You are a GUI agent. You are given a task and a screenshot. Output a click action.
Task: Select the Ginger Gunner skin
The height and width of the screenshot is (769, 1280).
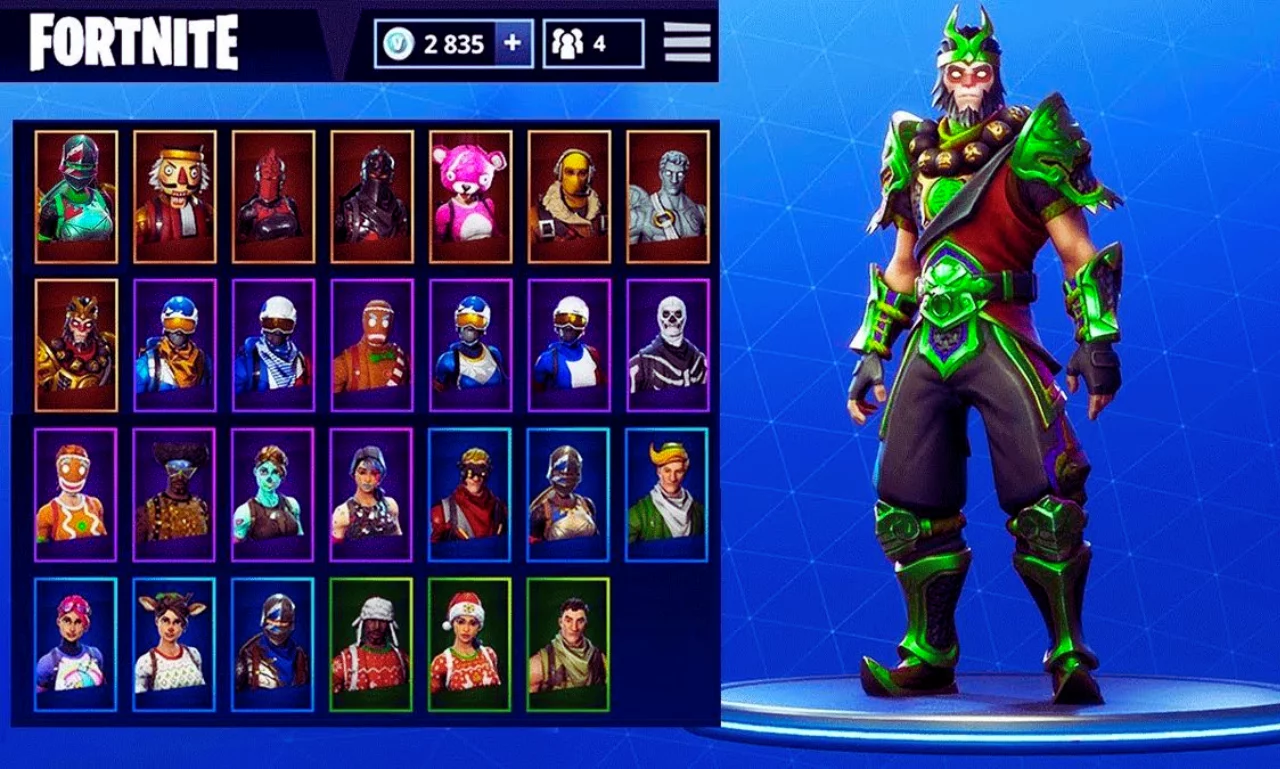tap(75, 493)
